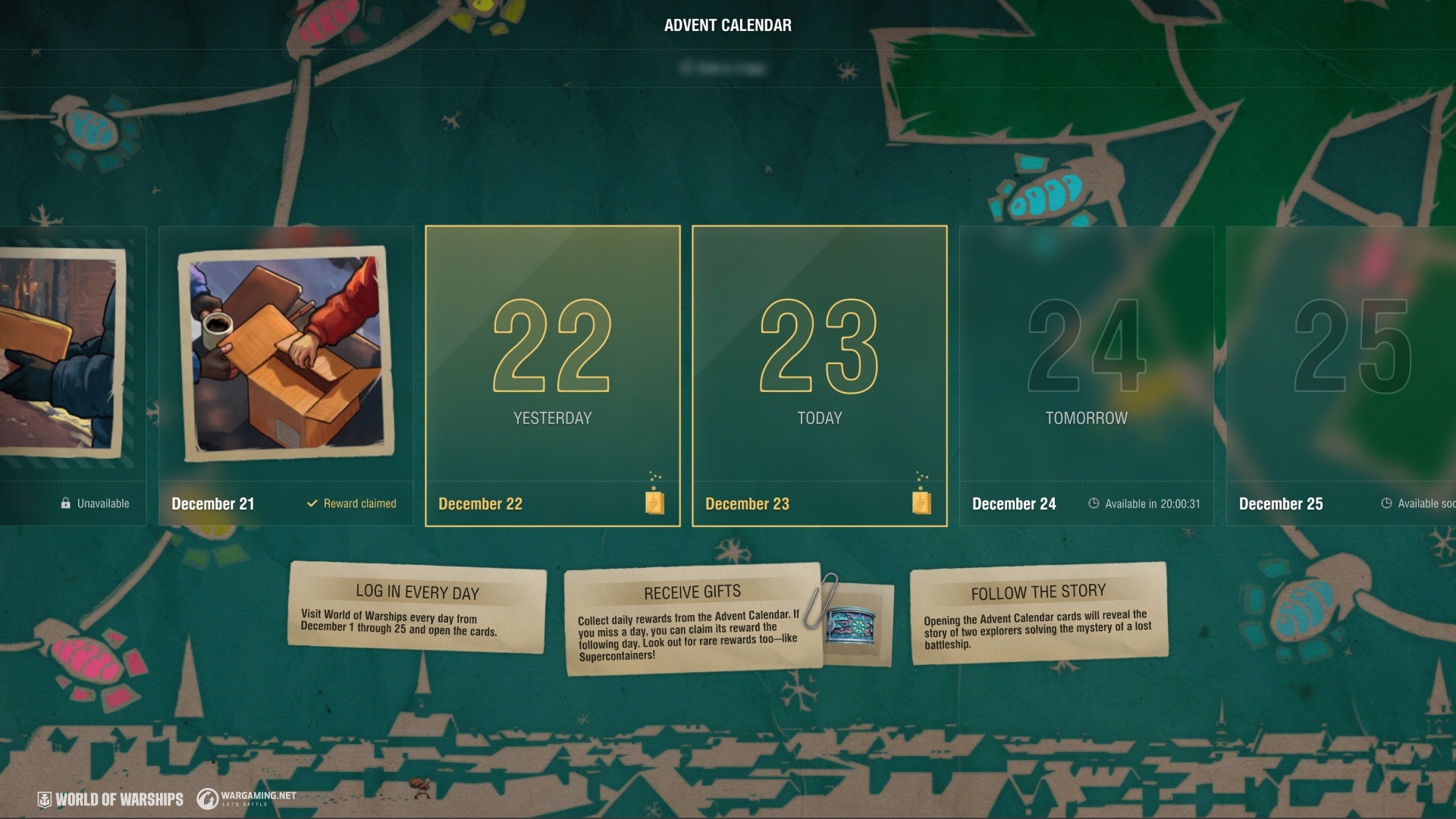View the claimed December 21 story picture

[x=286, y=353]
